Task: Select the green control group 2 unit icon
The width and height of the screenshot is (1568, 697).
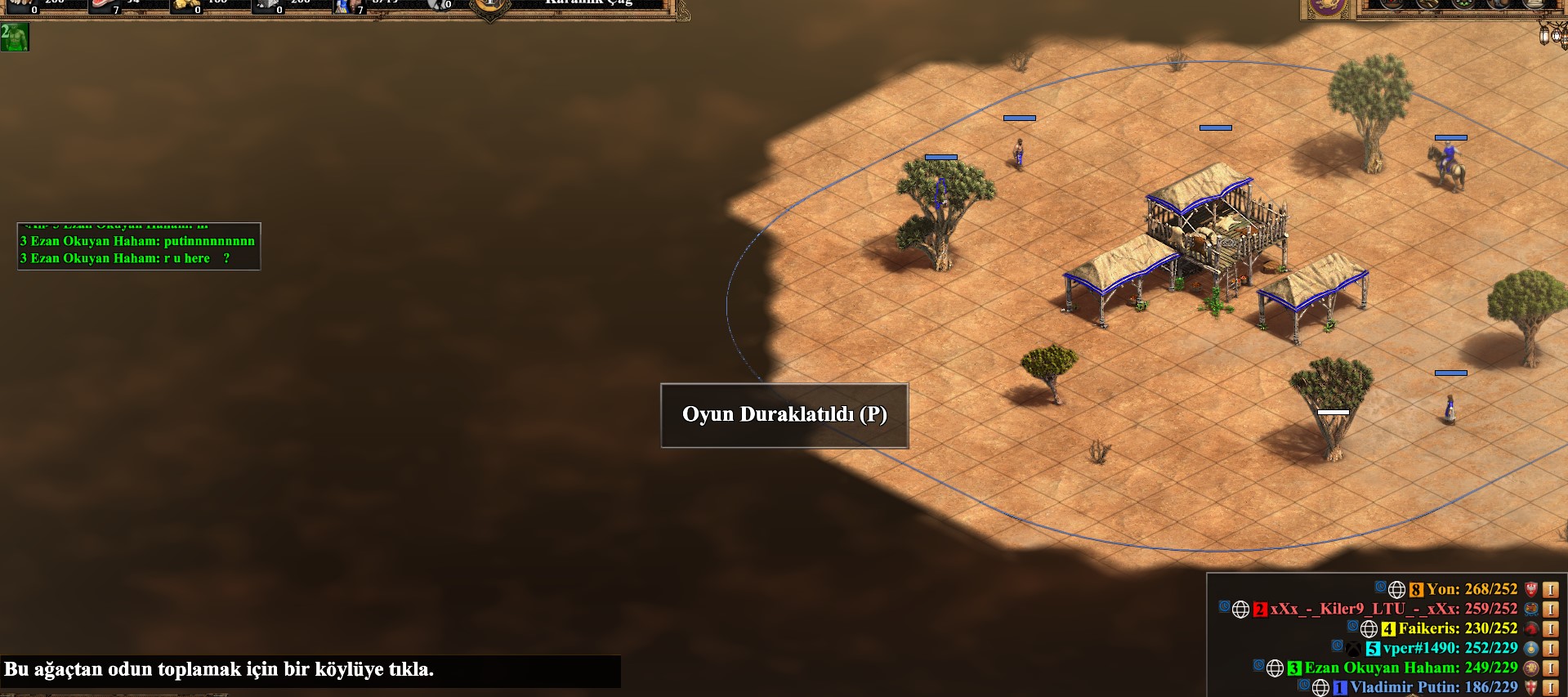Action: (x=15, y=37)
